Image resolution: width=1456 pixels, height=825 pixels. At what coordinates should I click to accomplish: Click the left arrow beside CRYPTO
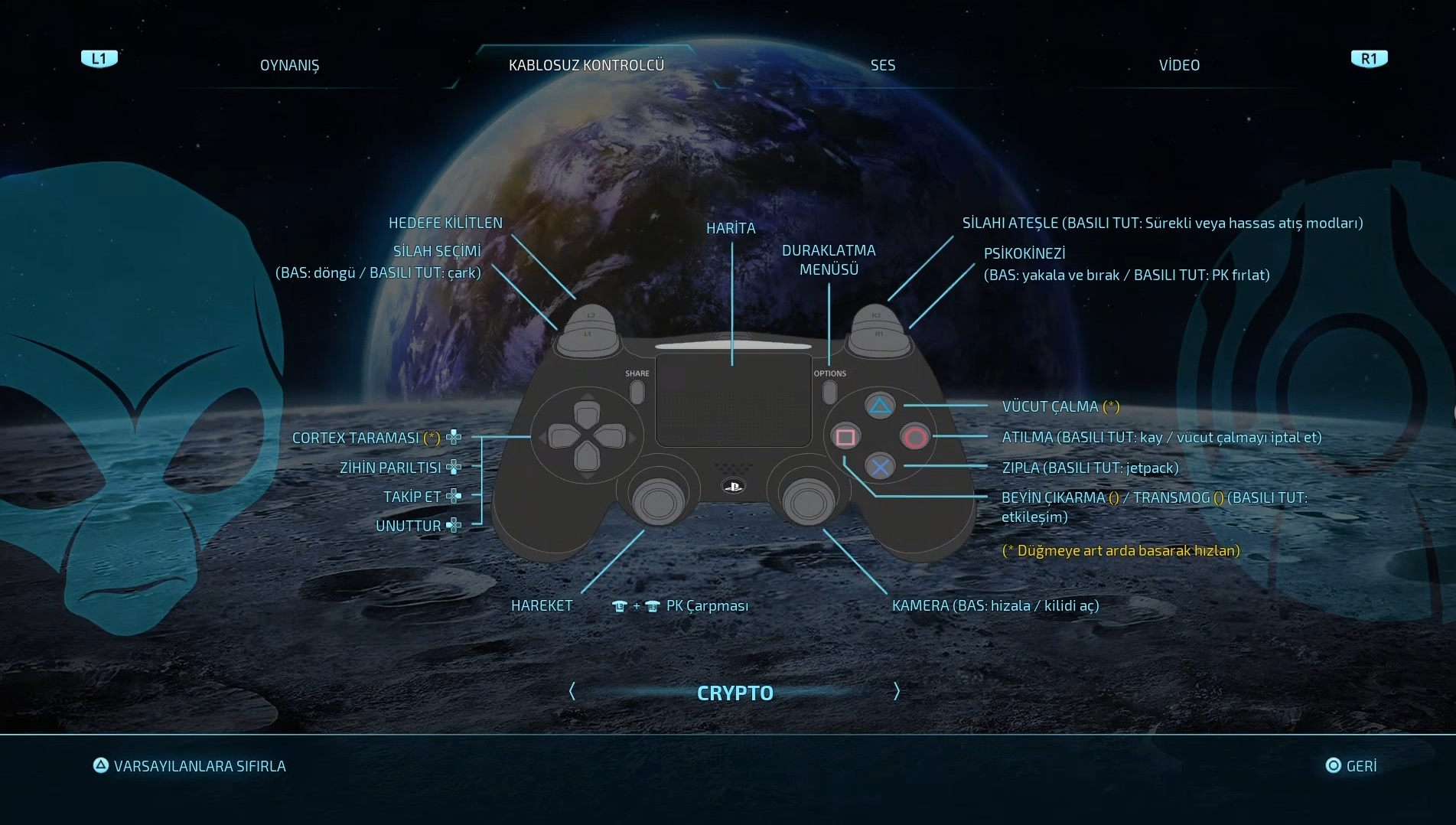coord(572,692)
